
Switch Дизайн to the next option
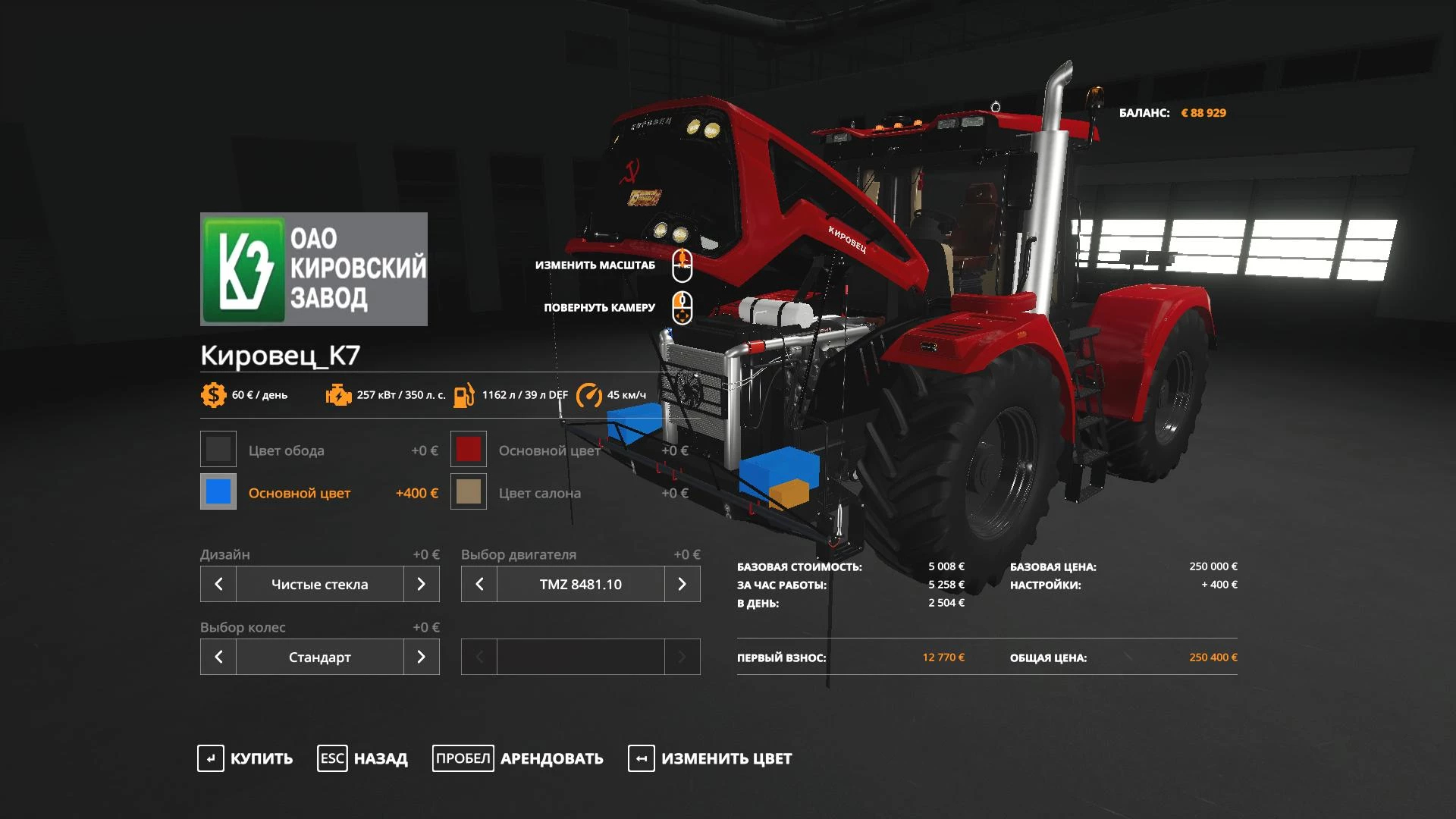pyautogui.click(x=421, y=584)
